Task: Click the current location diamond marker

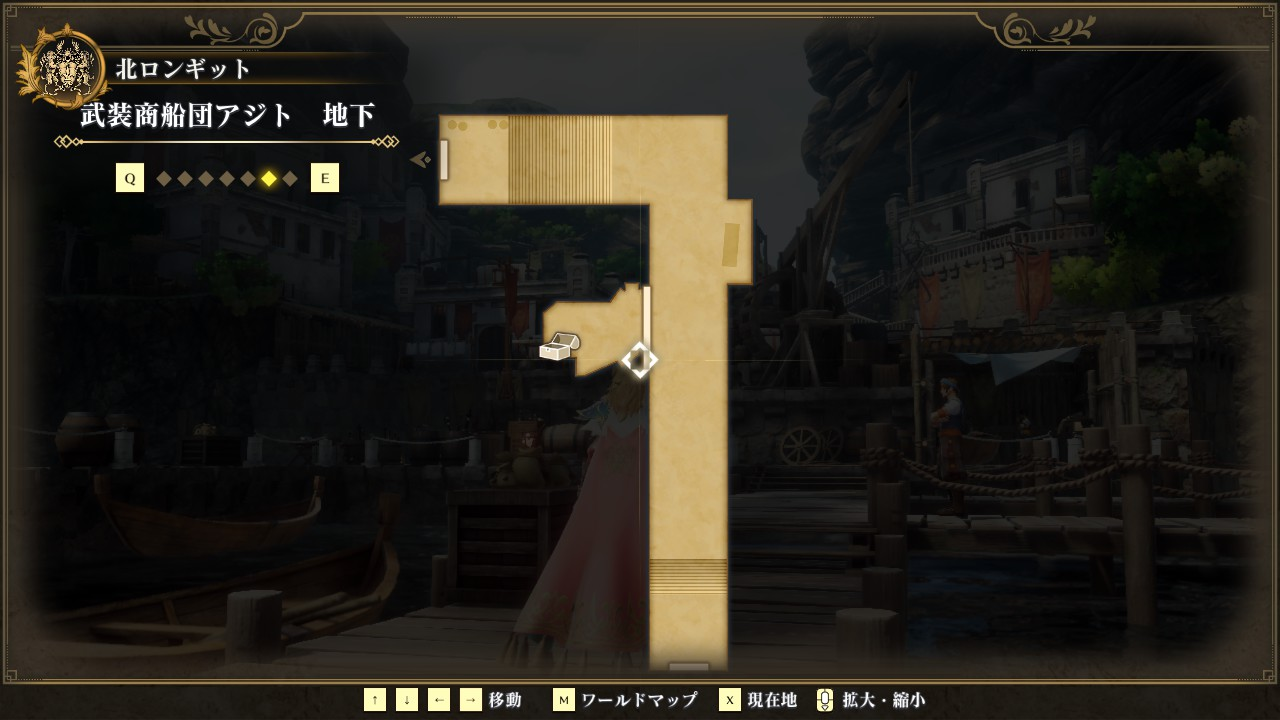Action: (639, 360)
